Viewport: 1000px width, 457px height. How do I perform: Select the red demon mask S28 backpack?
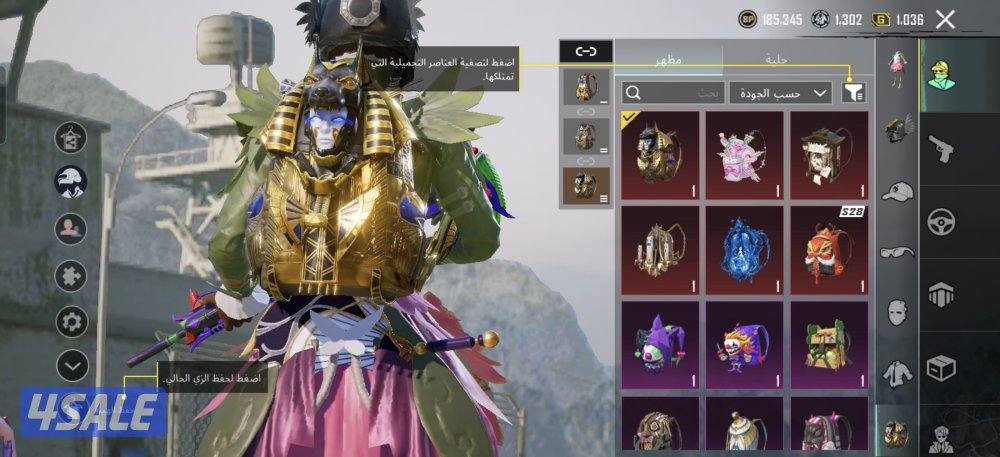click(828, 249)
